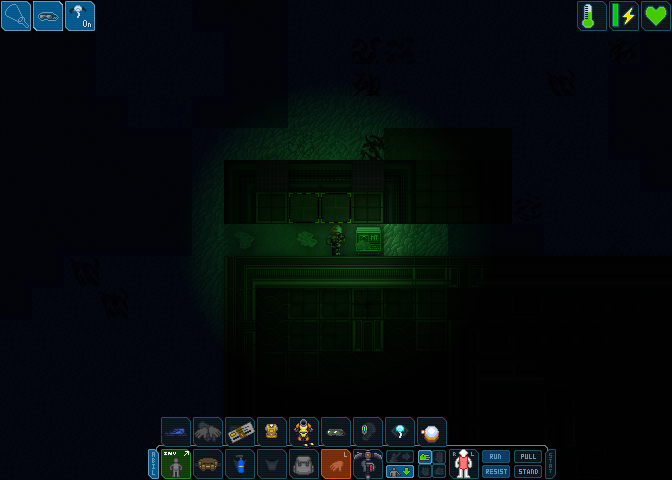Select the blue oxygen tank slot
This screenshot has width=672, height=480.
coord(240,464)
